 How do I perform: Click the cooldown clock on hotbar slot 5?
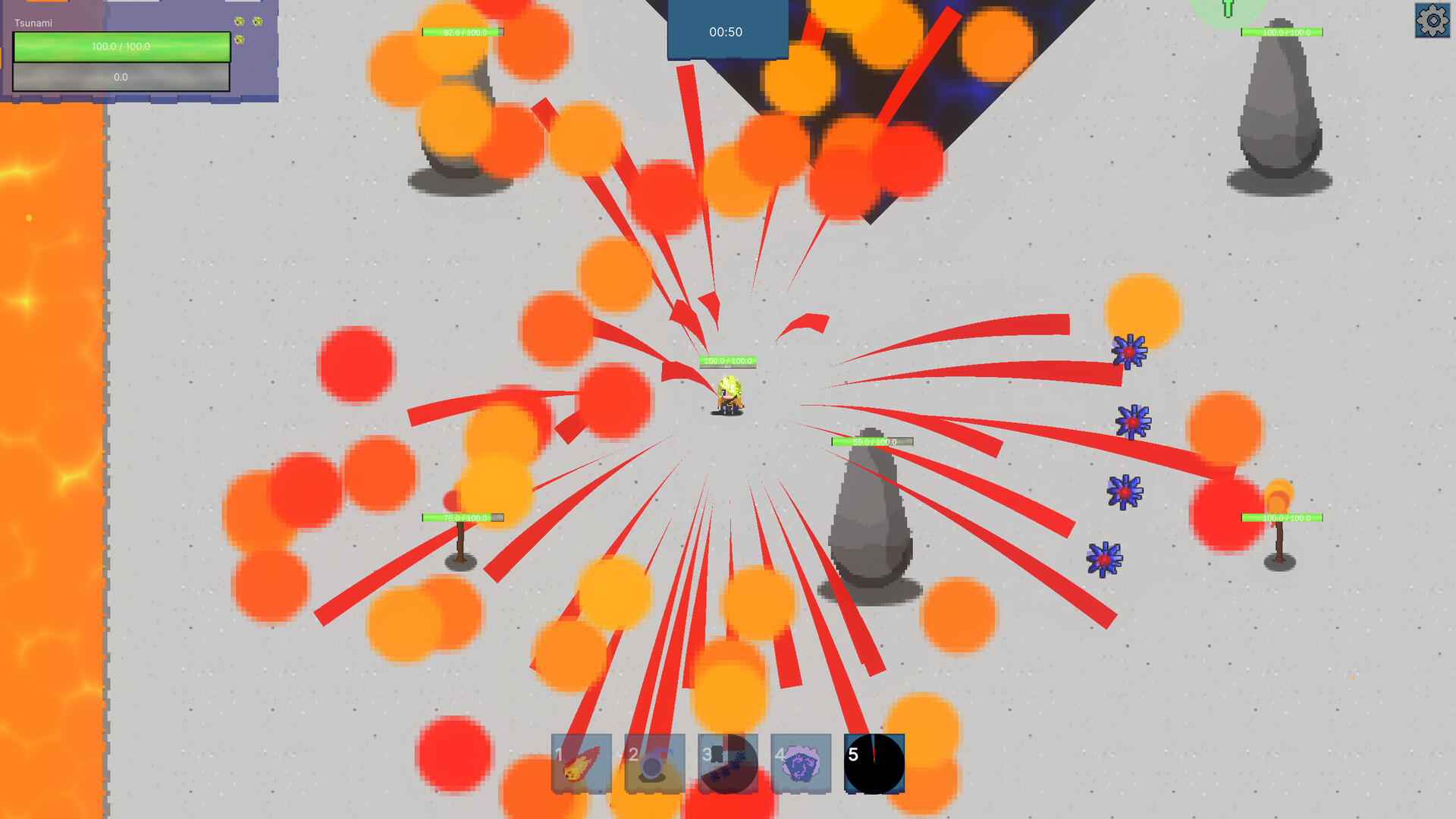click(x=873, y=764)
